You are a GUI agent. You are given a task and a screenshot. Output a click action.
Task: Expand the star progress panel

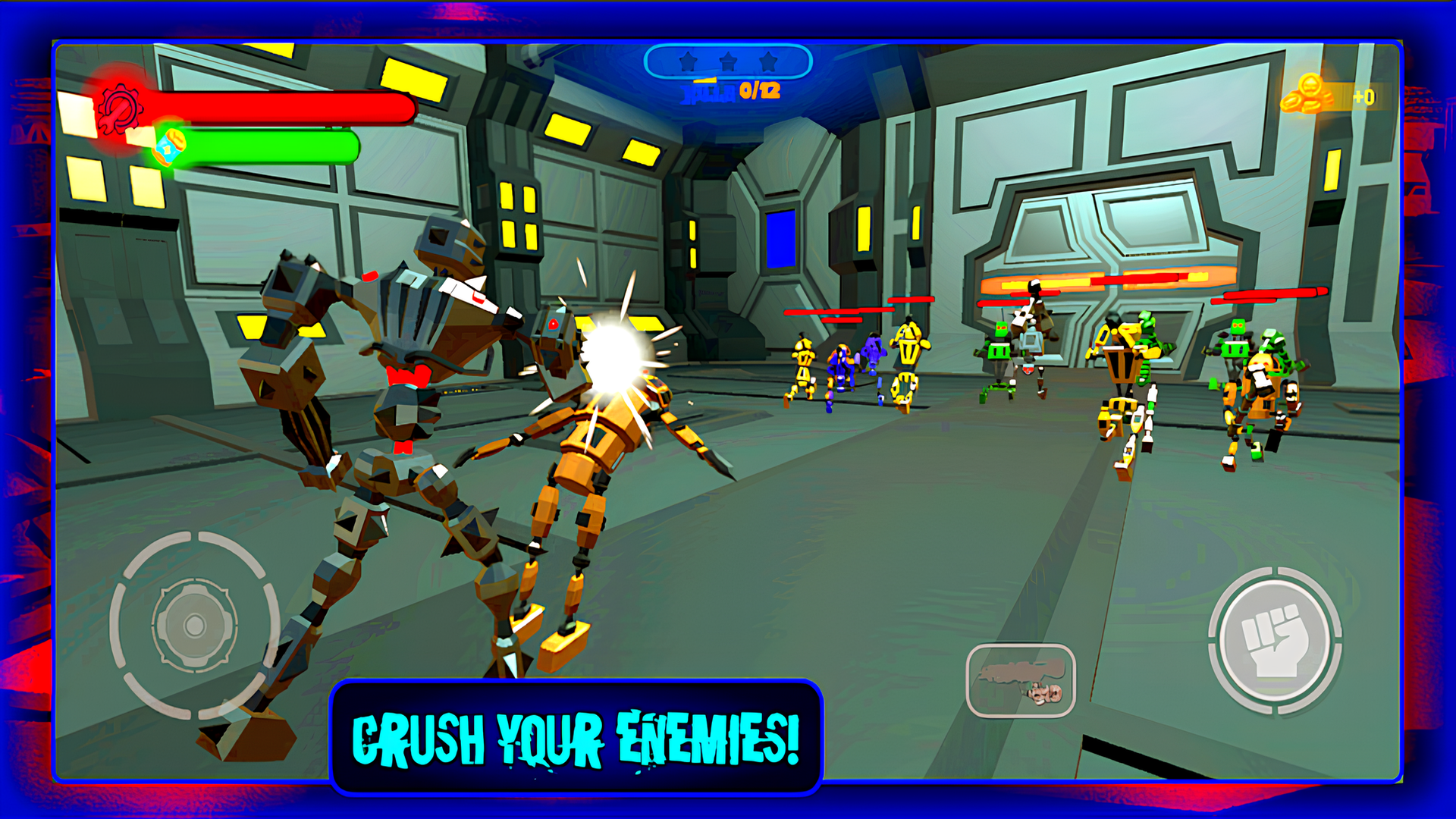pyautogui.click(x=728, y=61)
